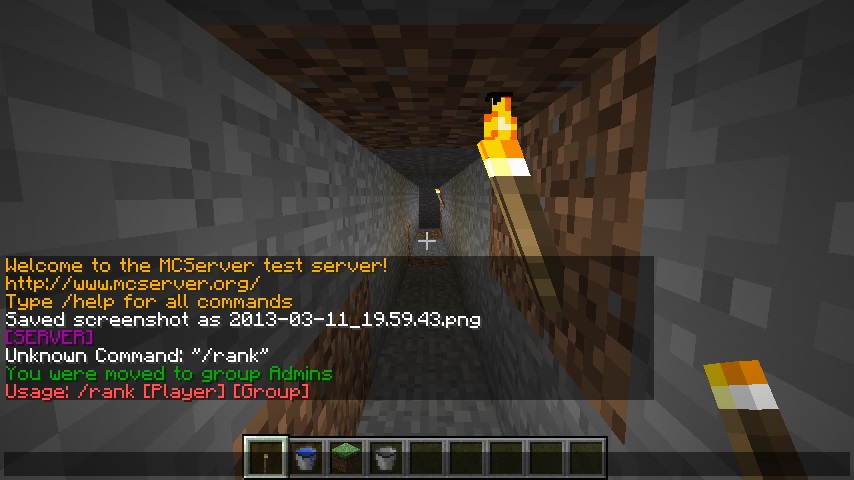The image size is (854, 480).
Task: Choose the grass block hotbar slot
Action: (x=346, y=458)
